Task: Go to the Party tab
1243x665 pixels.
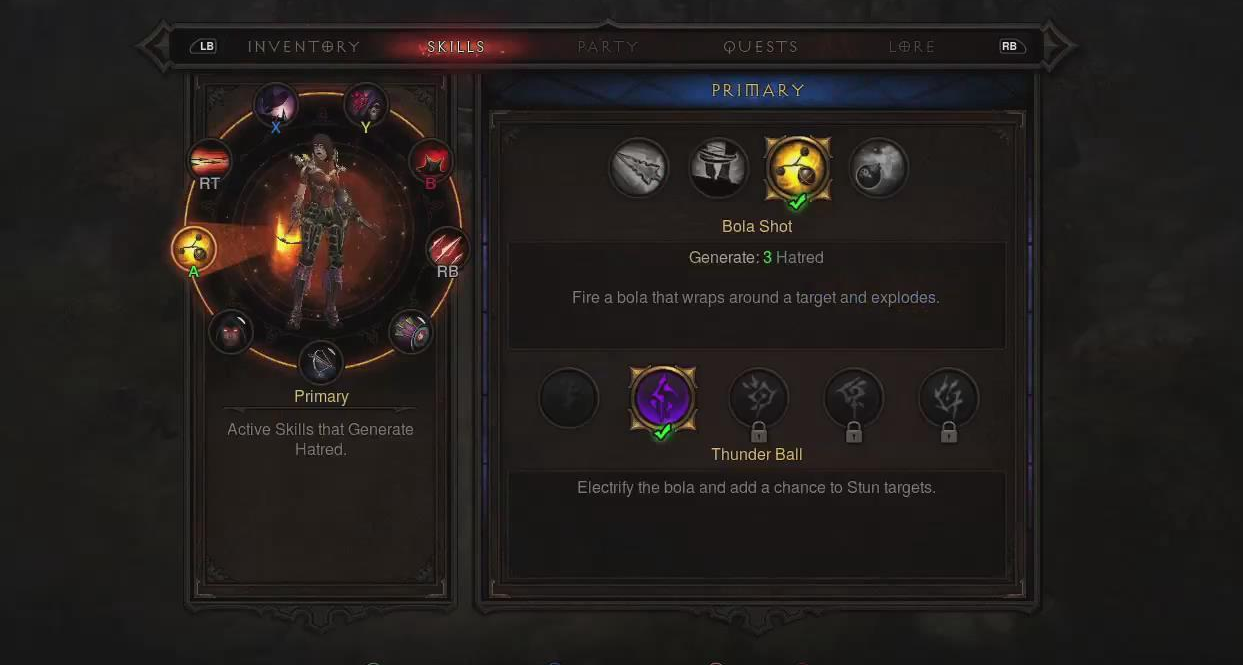Action: click(x=608, y=46)
